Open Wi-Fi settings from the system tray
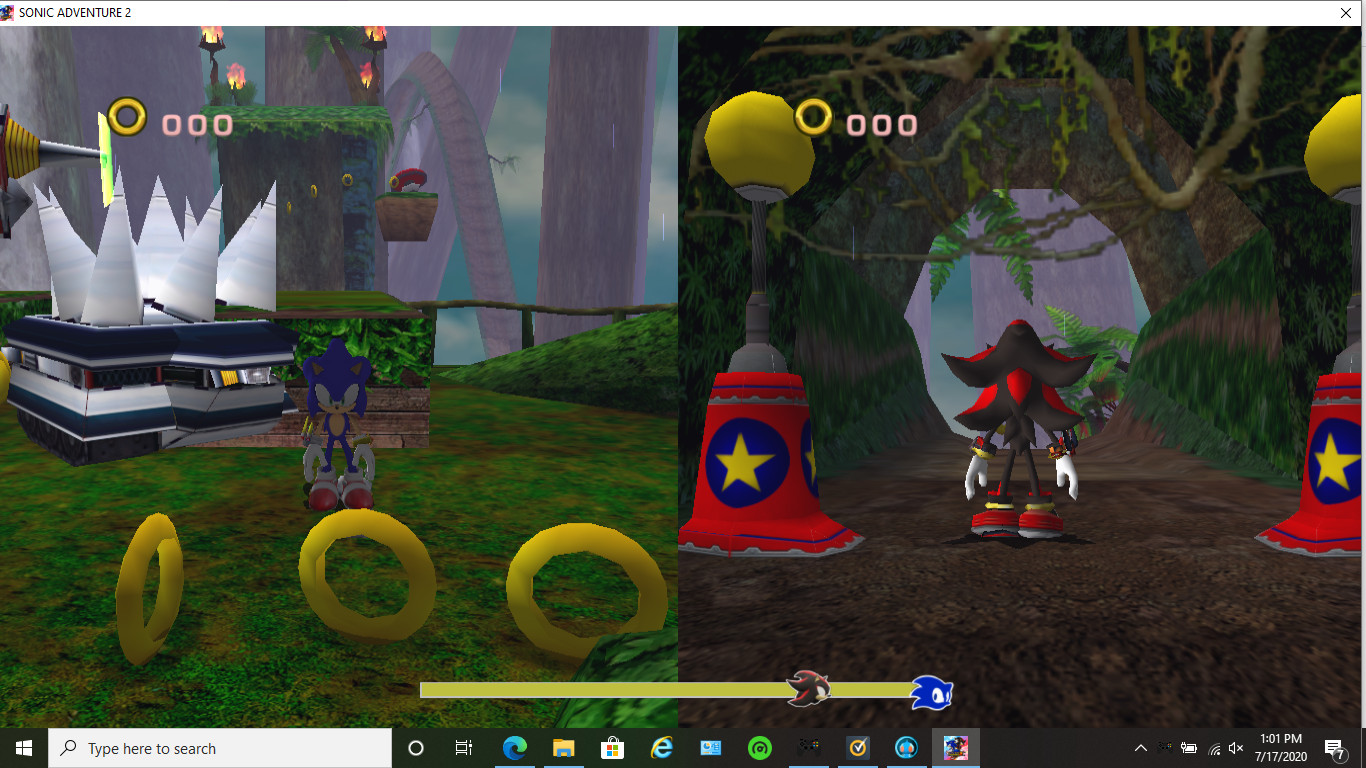This screenshot has height=768, width=1366. 1212,748
